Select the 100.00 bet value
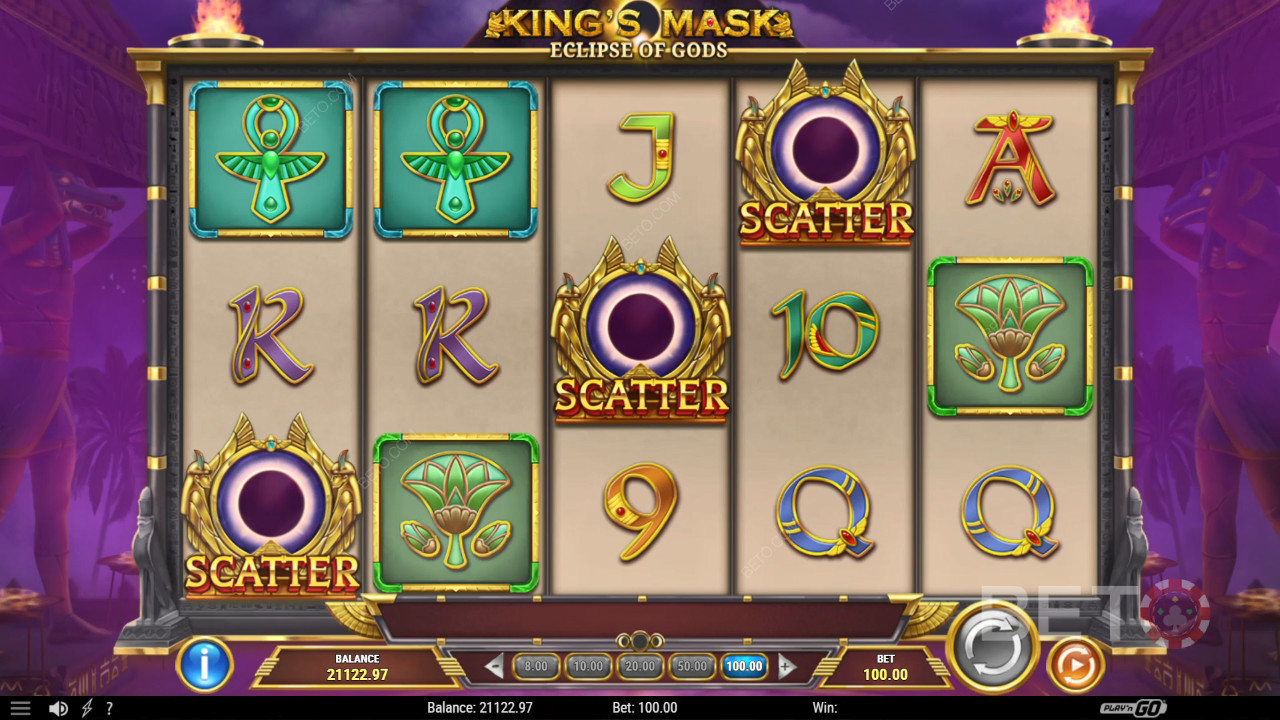 click(x=744, y=666)
